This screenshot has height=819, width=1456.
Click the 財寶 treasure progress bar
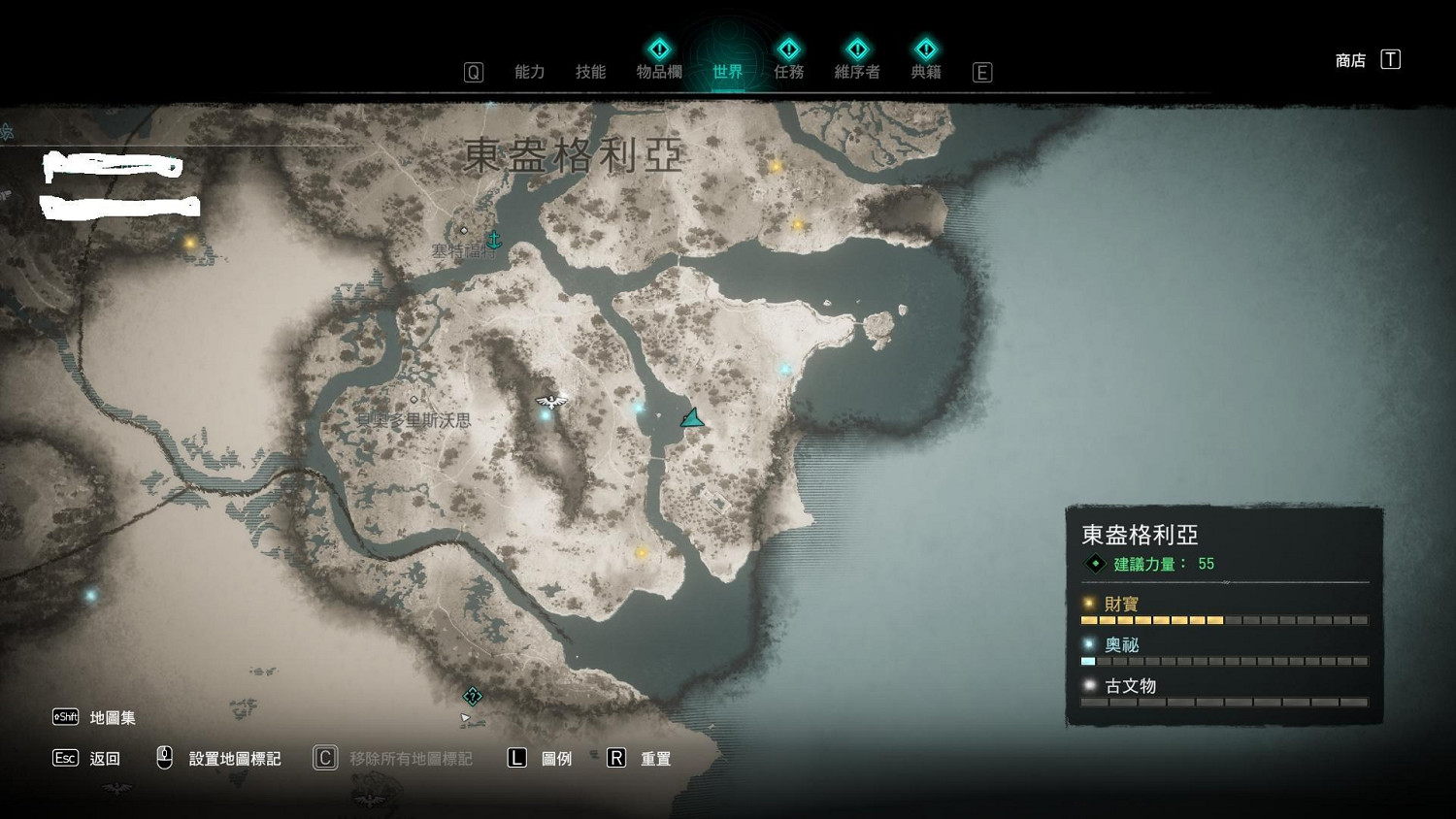[x=1223, y=619]
